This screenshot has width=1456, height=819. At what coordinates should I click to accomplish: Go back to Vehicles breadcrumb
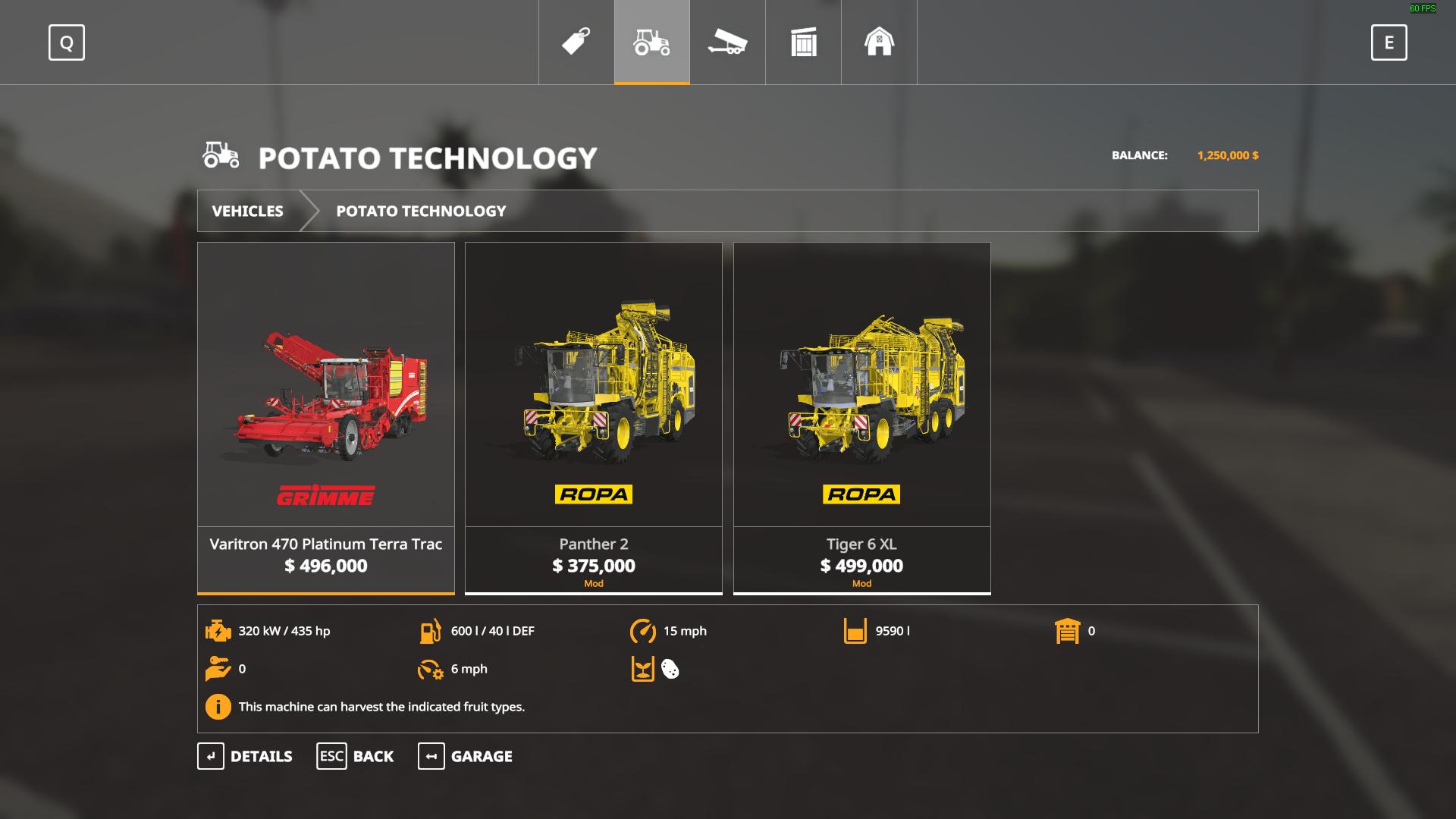[x=248, y=211]
